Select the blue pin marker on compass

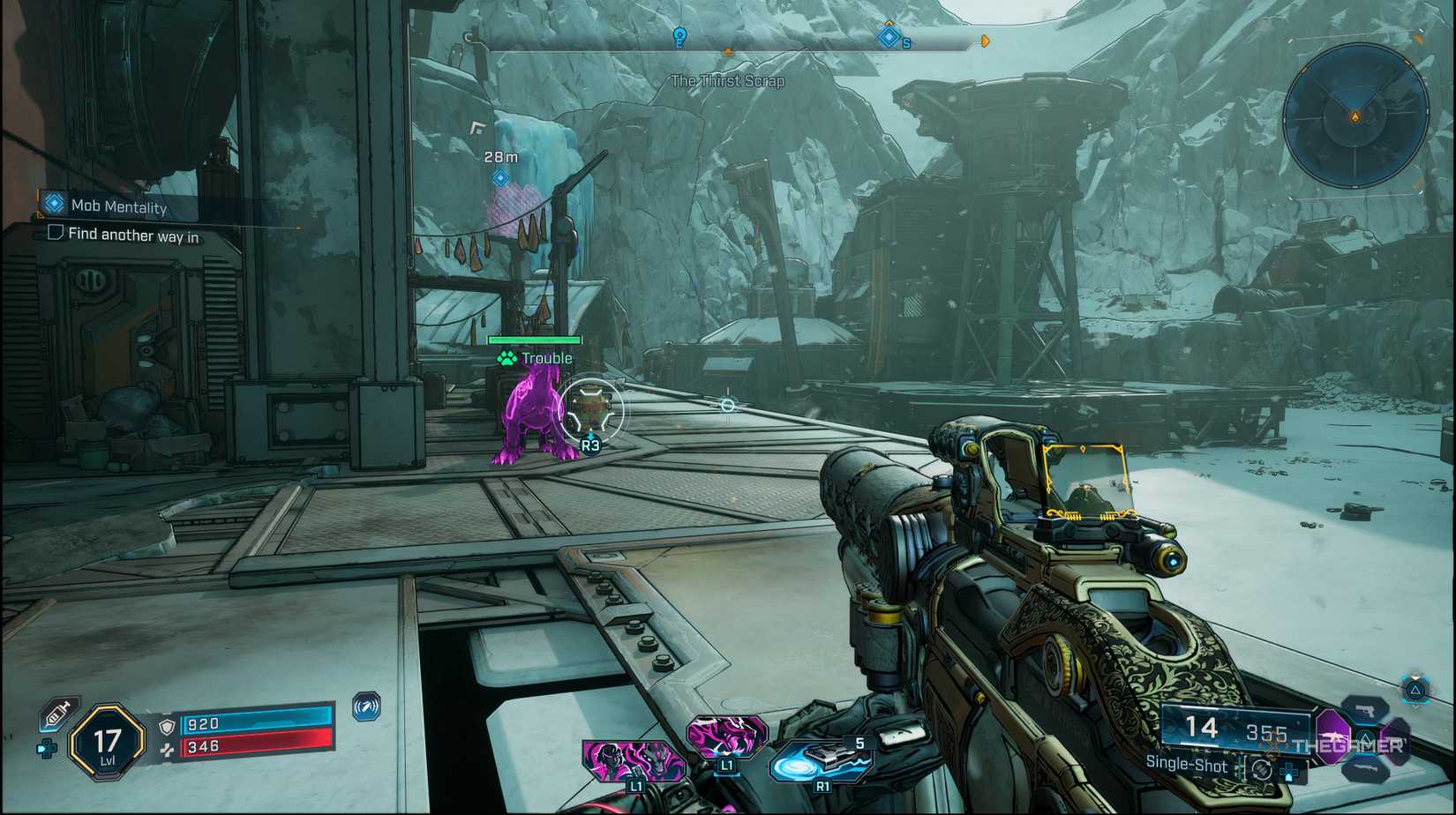679,37
